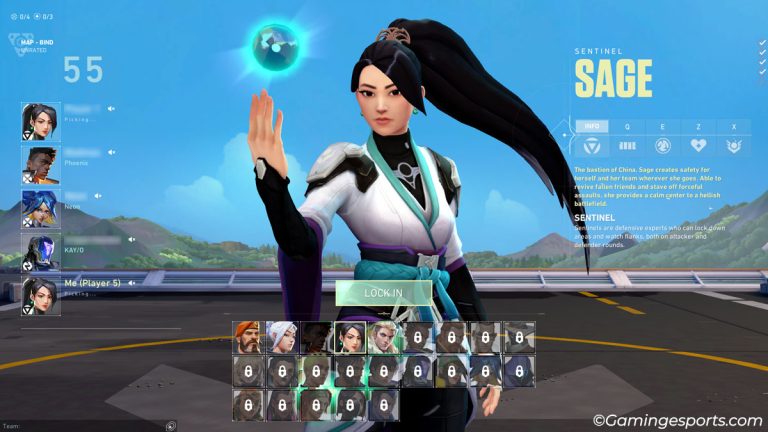This screenshot has height=432, width=768.
Task: Click the Neon teammate portrait
Action: (40, 208)
